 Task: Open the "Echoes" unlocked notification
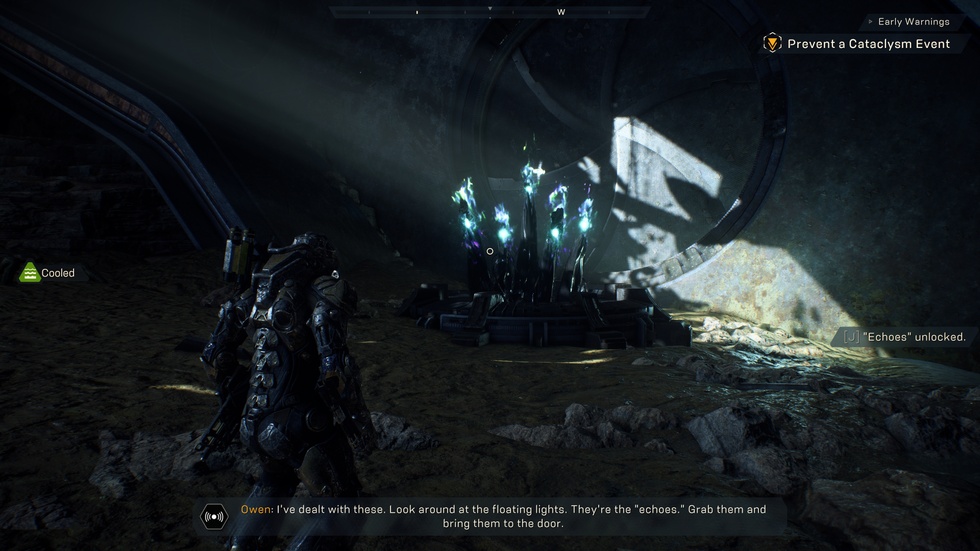(905, 337)
